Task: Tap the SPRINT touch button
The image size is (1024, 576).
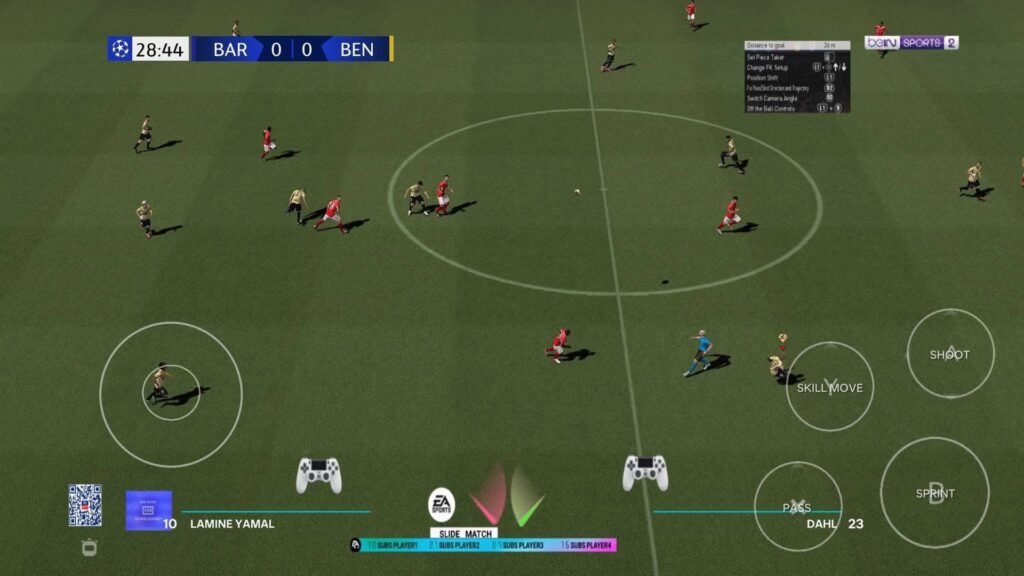Action: click(935, 493)
